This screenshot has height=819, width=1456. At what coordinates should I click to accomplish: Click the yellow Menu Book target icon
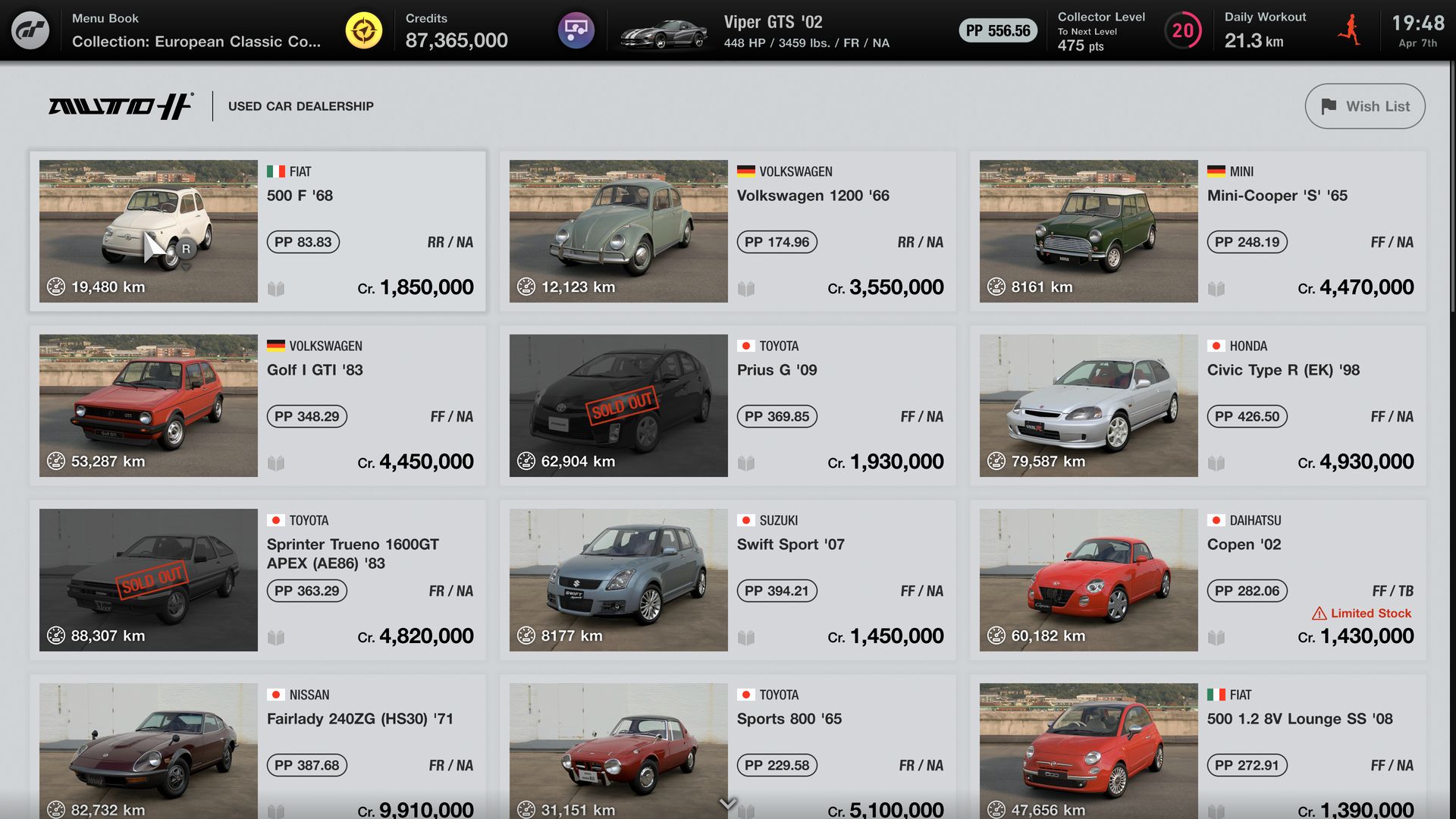pyautogui.click(x=364, y=30)
